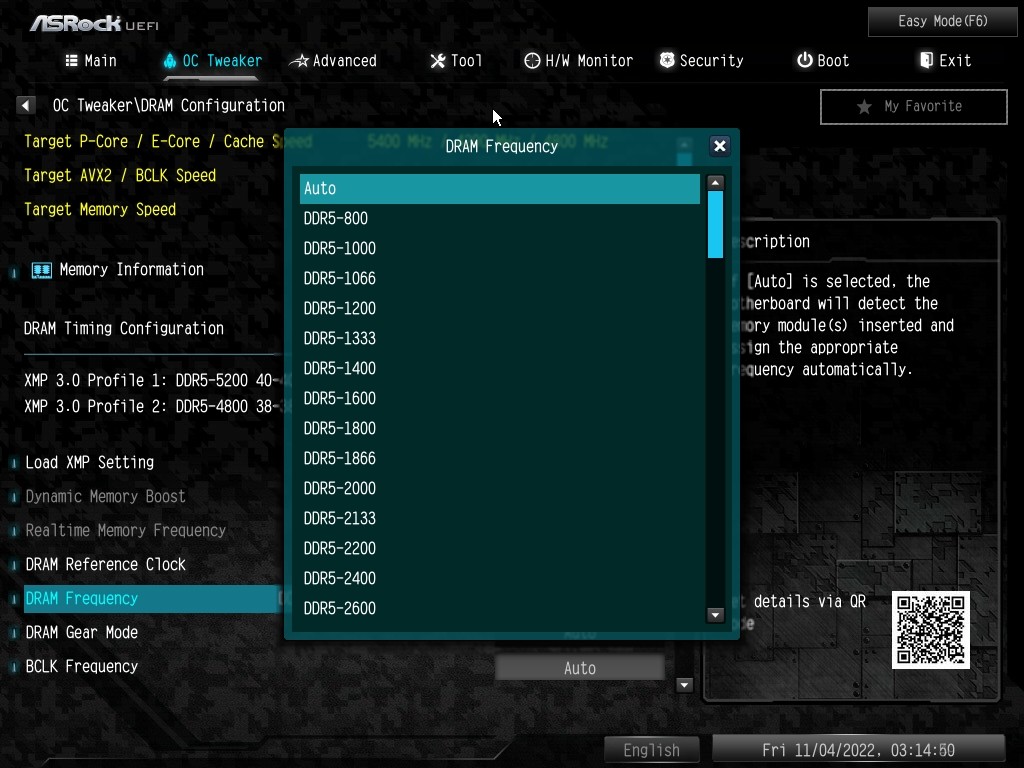The image size is (1024, 768).
Task: Pick the DDR5-1600 option
Action: (x=499, y=399)
